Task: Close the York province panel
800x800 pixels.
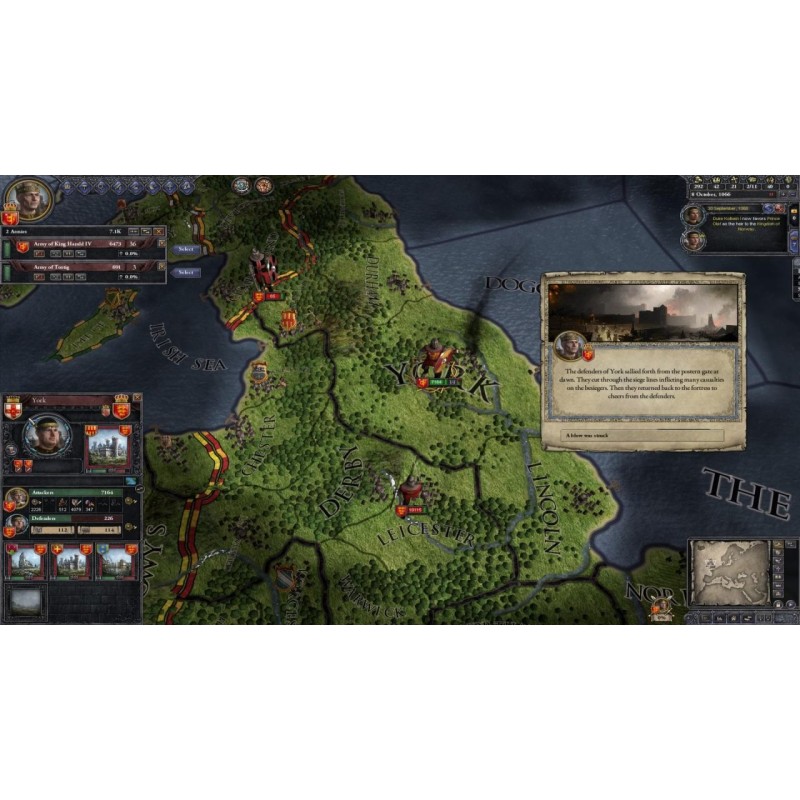Action: 136,398
